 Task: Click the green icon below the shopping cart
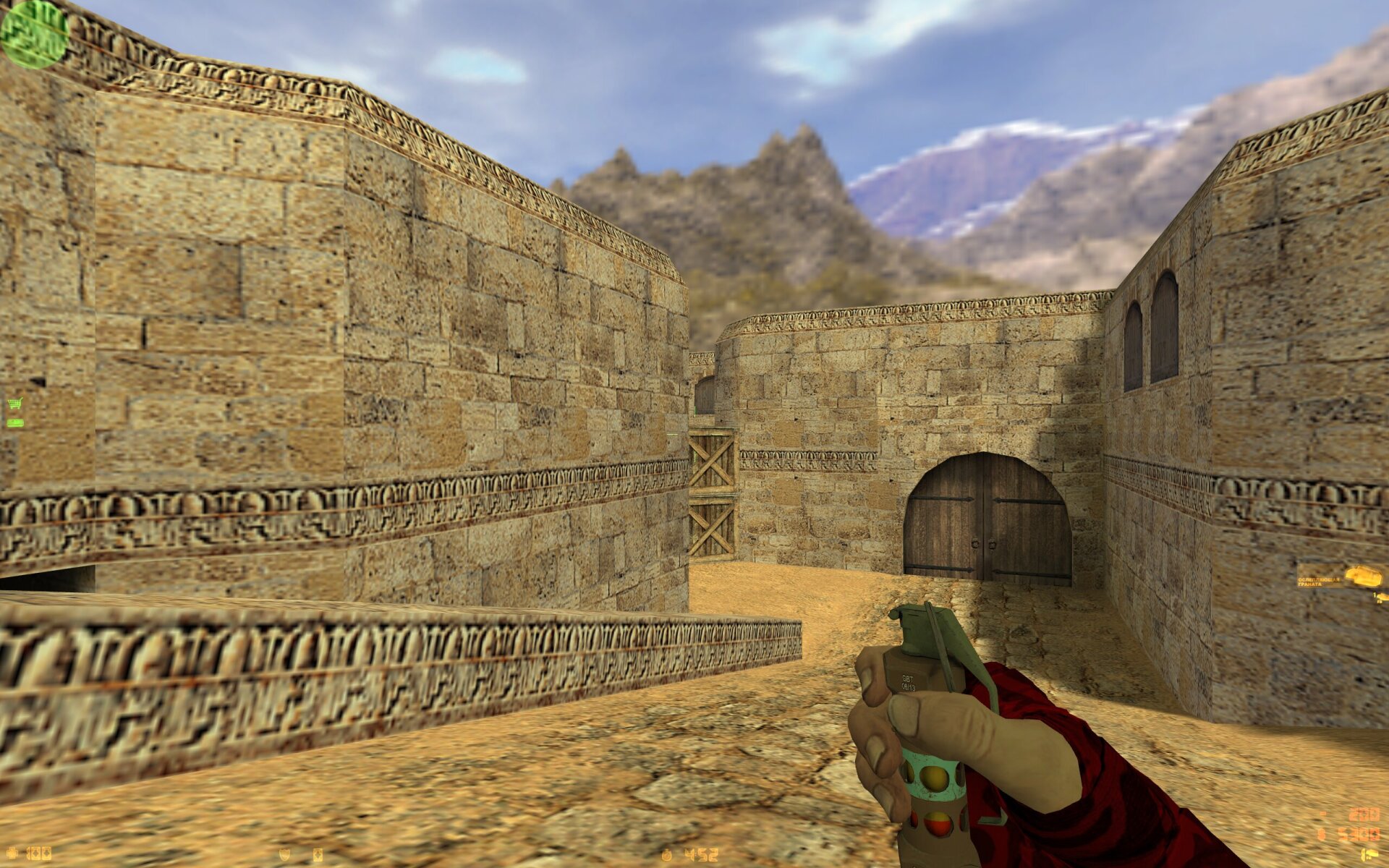click(14, 422)
